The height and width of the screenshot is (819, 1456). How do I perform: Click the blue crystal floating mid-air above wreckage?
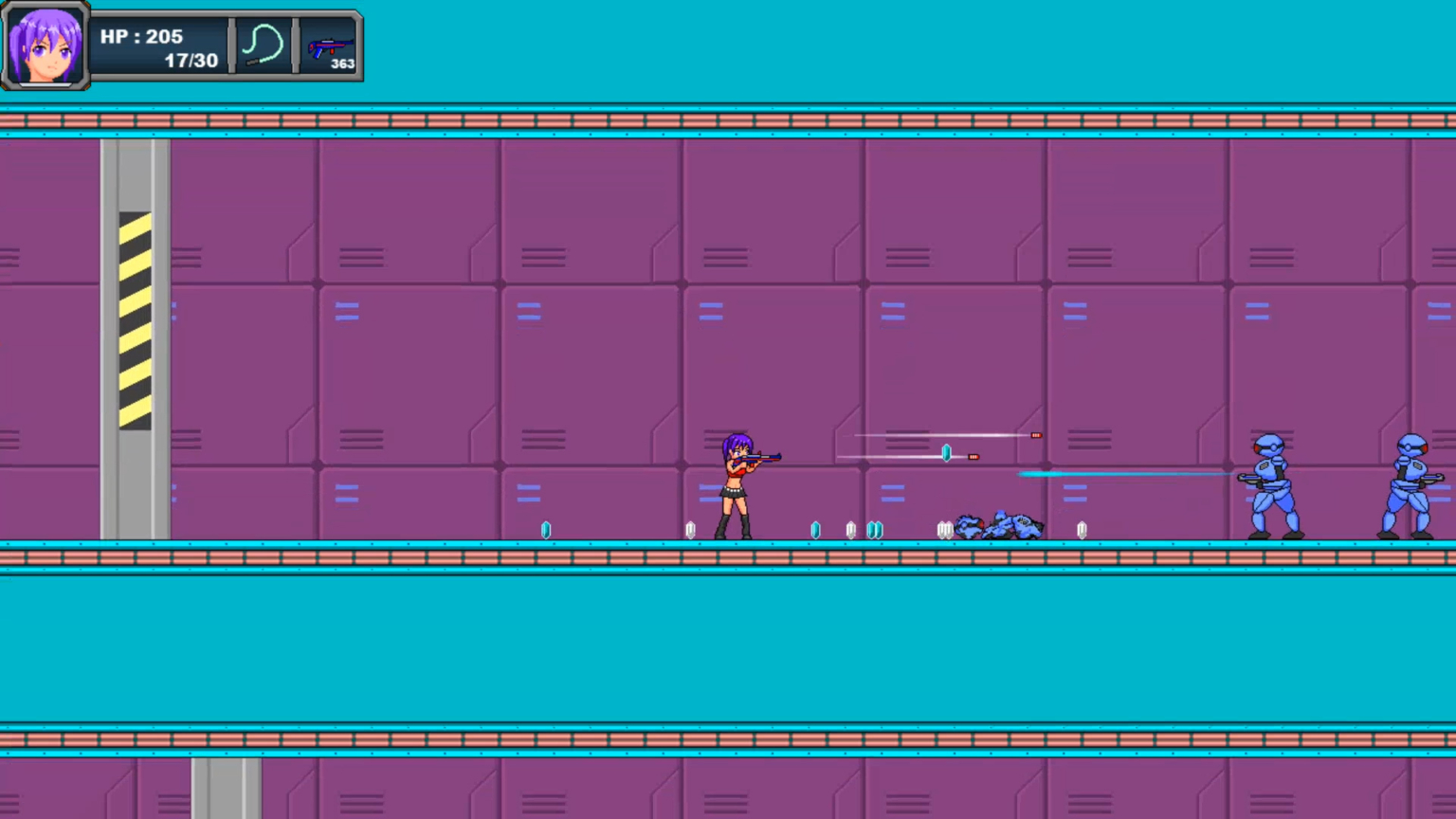point(946,453)
